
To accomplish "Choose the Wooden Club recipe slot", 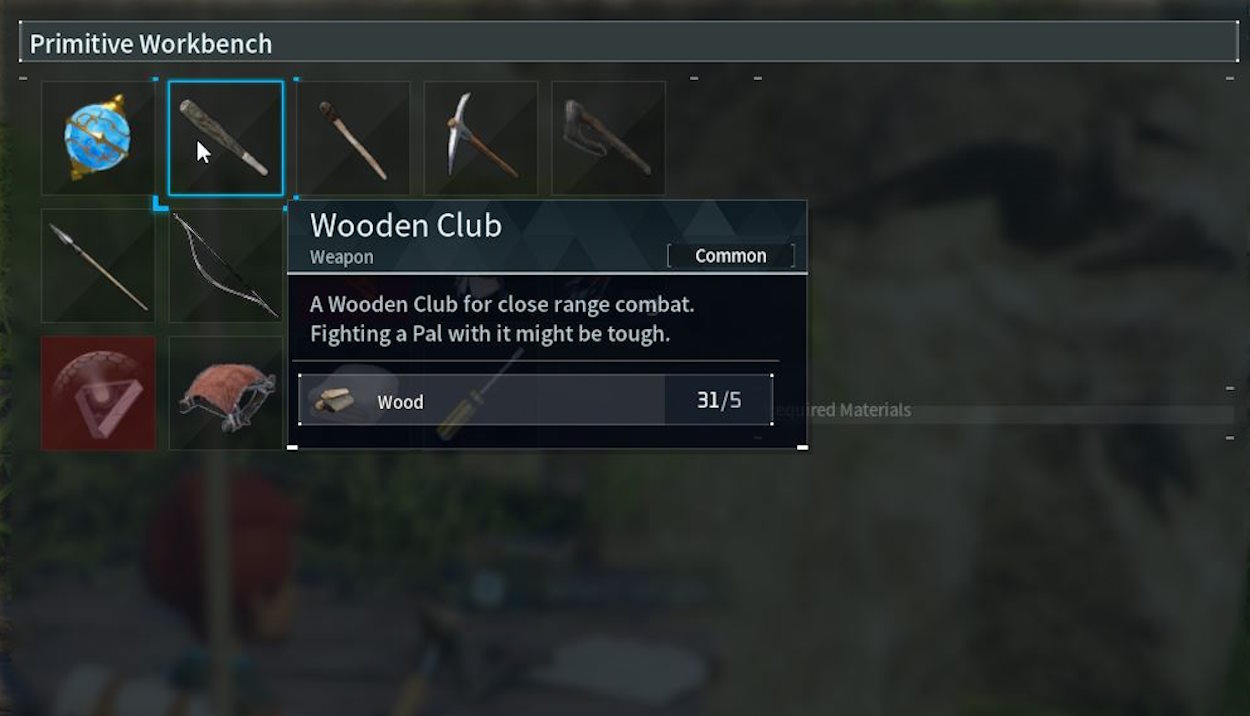I will click(225, 138).
